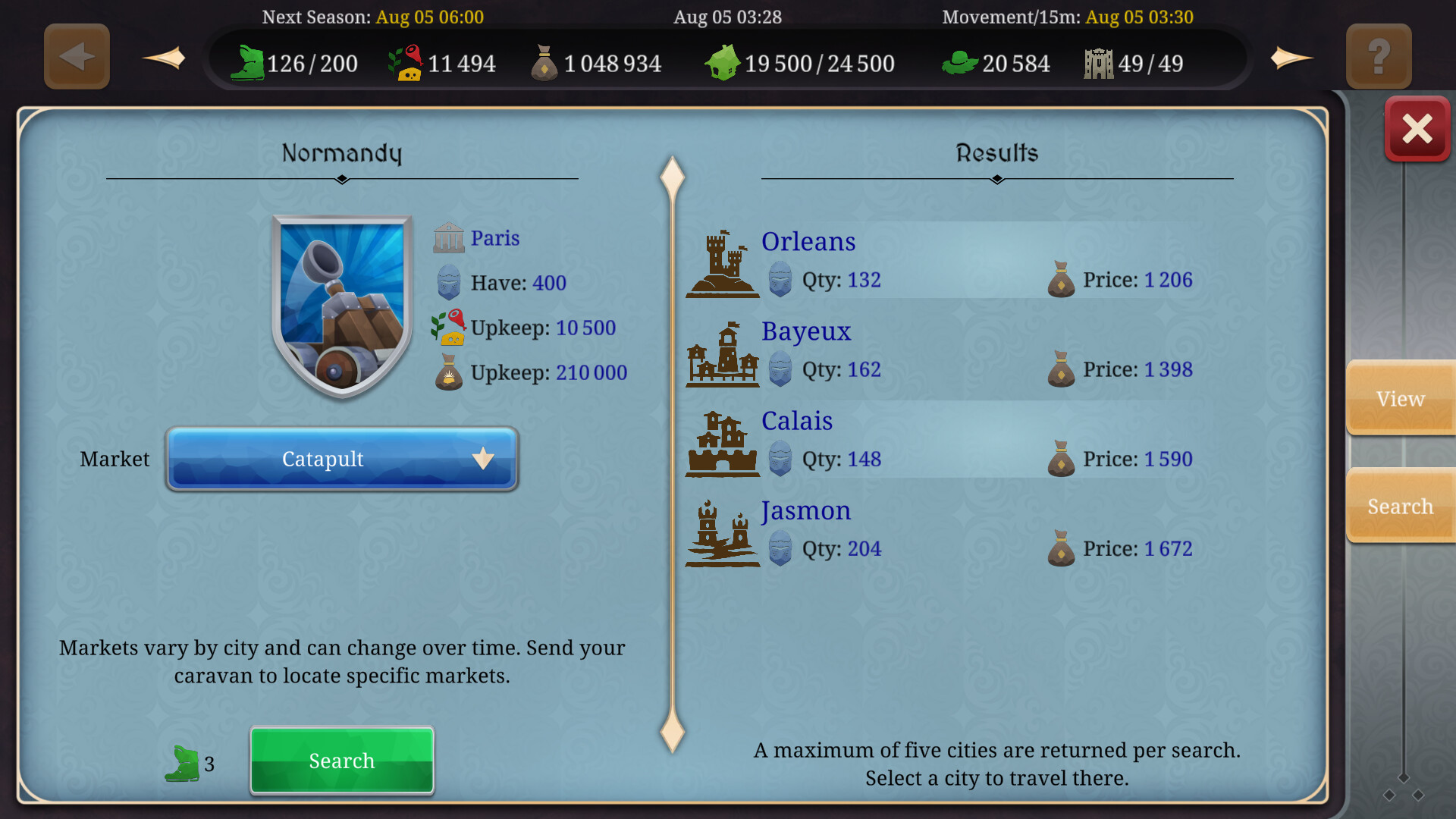Click the help question mark button
Viewport: 1456px width, 819px height.
click(1378, 55)
